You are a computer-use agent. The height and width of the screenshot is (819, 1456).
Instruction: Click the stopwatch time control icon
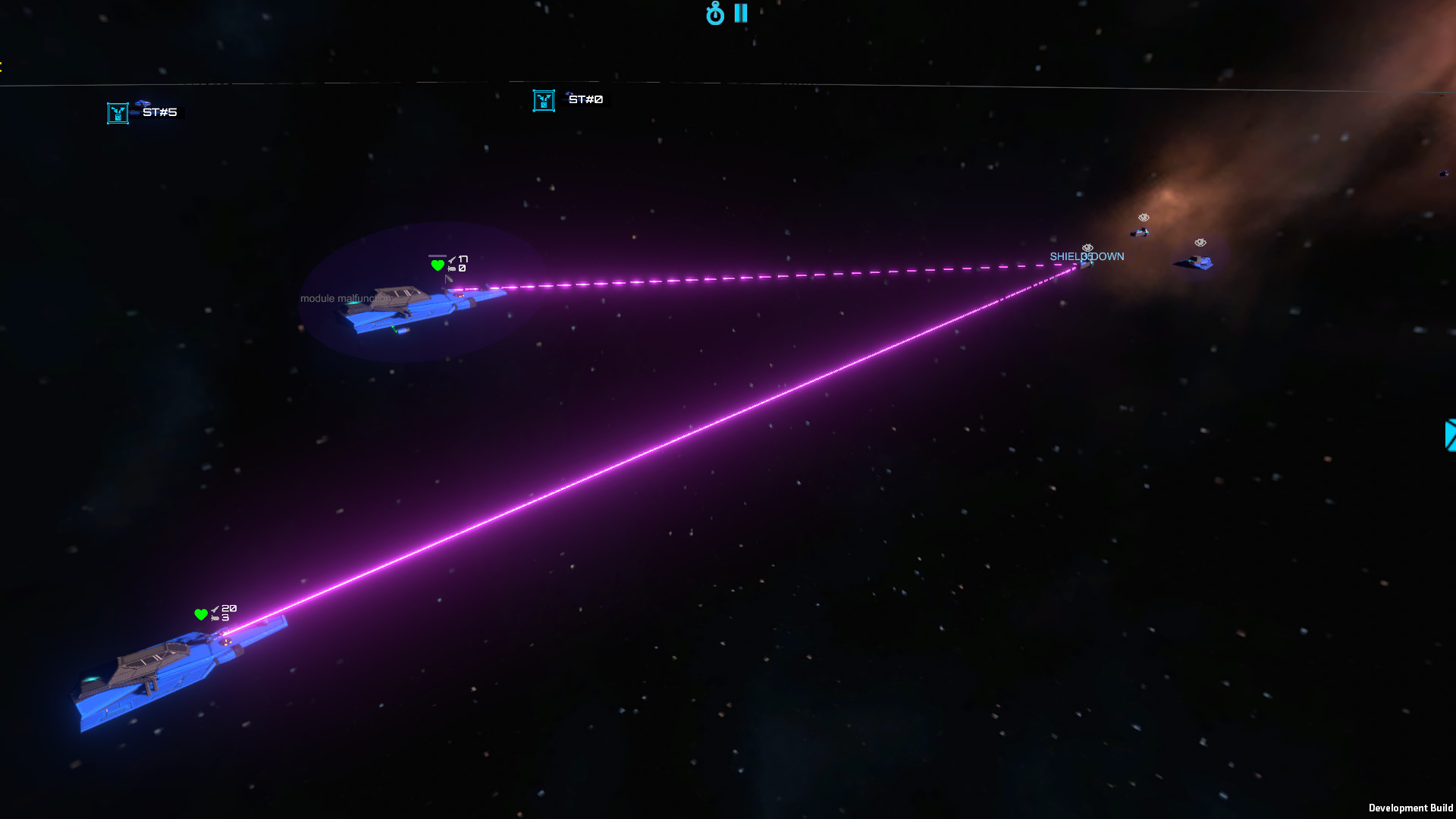[x=715, y=14]
